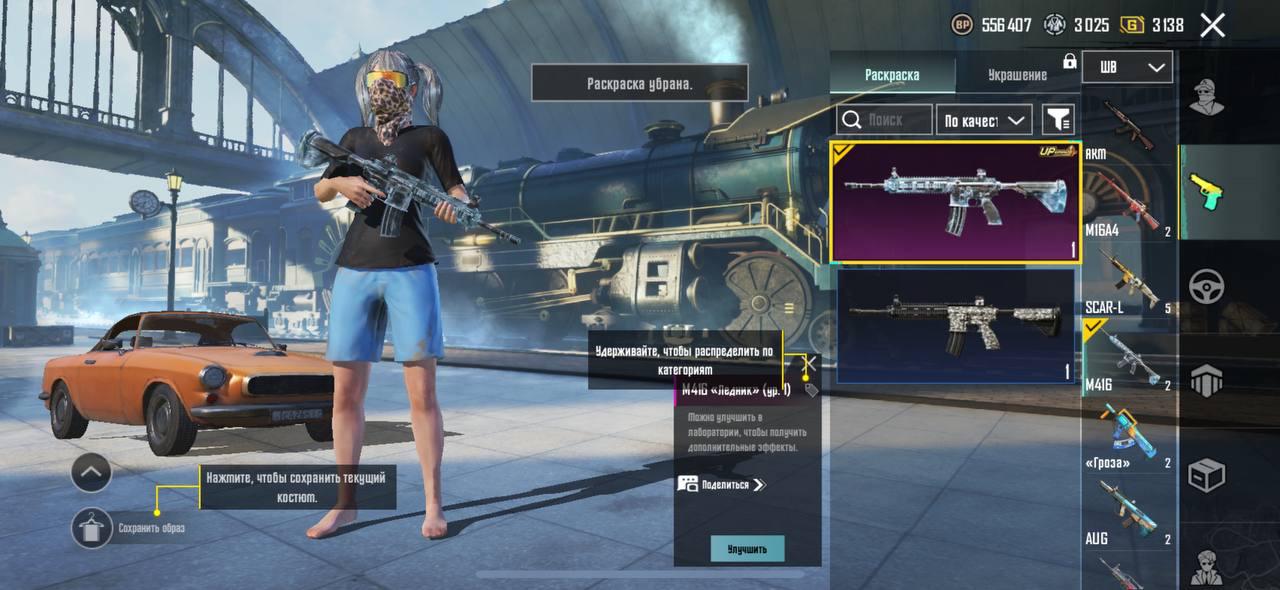This screenshot has height=590, width=1280.
Task: Close the inventory with the X button
Action: (x=1212, y=26)
